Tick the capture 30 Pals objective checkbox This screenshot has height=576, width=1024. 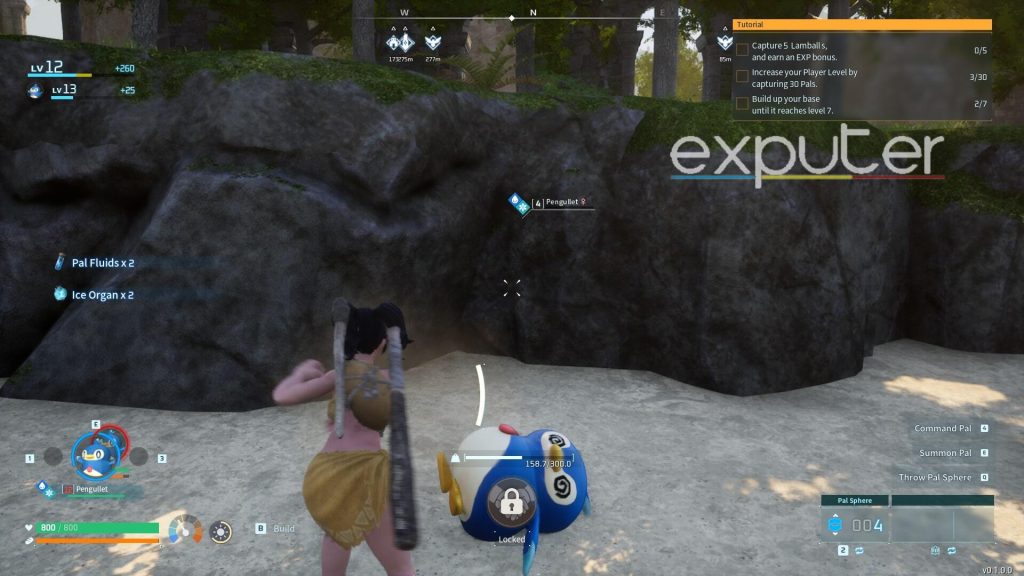742,76
